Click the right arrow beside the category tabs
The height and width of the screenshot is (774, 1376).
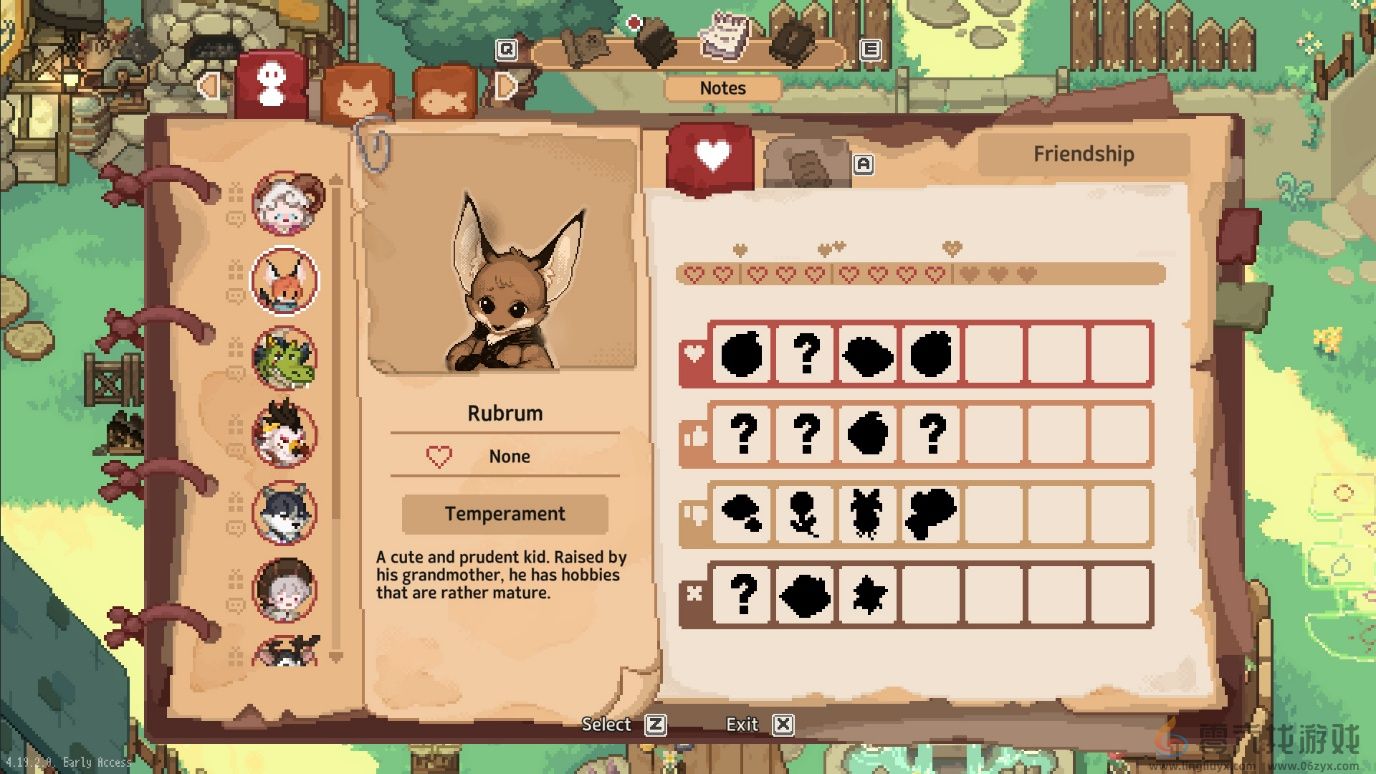[506, 87]
